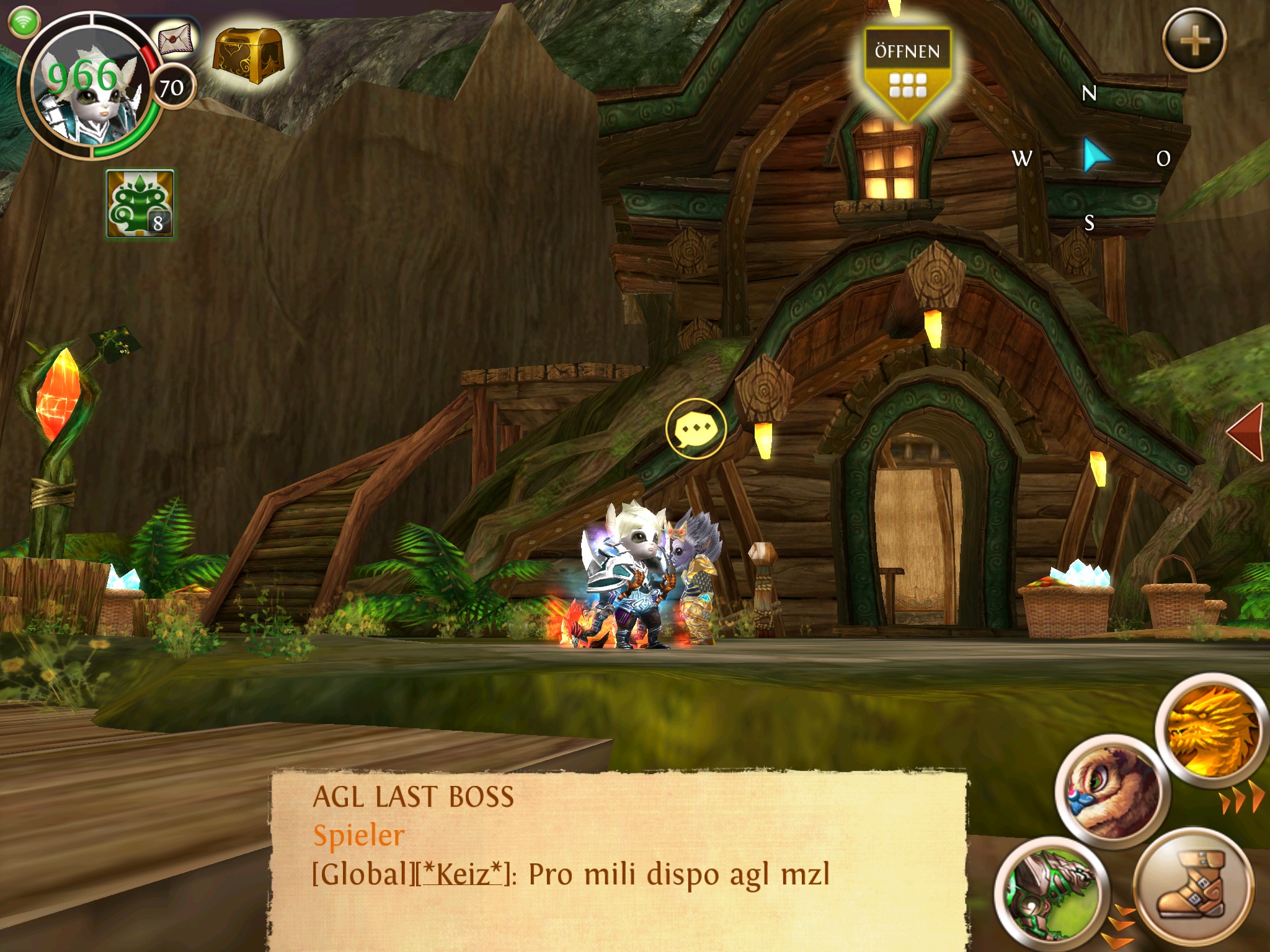Expand the red side arrow panel
Screen dimensions: 1270x952
coord(1246,433)
